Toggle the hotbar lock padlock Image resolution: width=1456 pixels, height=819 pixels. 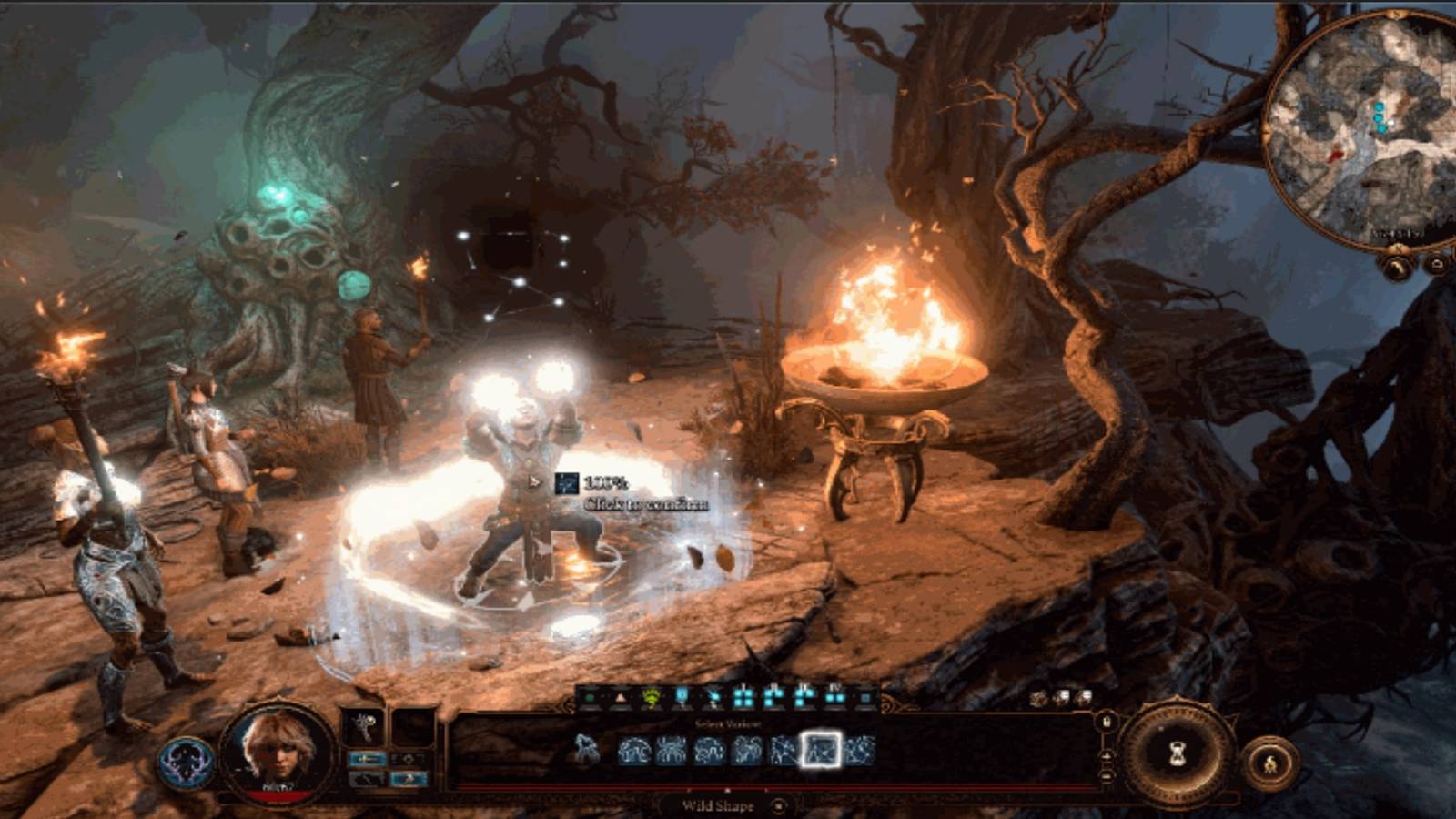1107,722
